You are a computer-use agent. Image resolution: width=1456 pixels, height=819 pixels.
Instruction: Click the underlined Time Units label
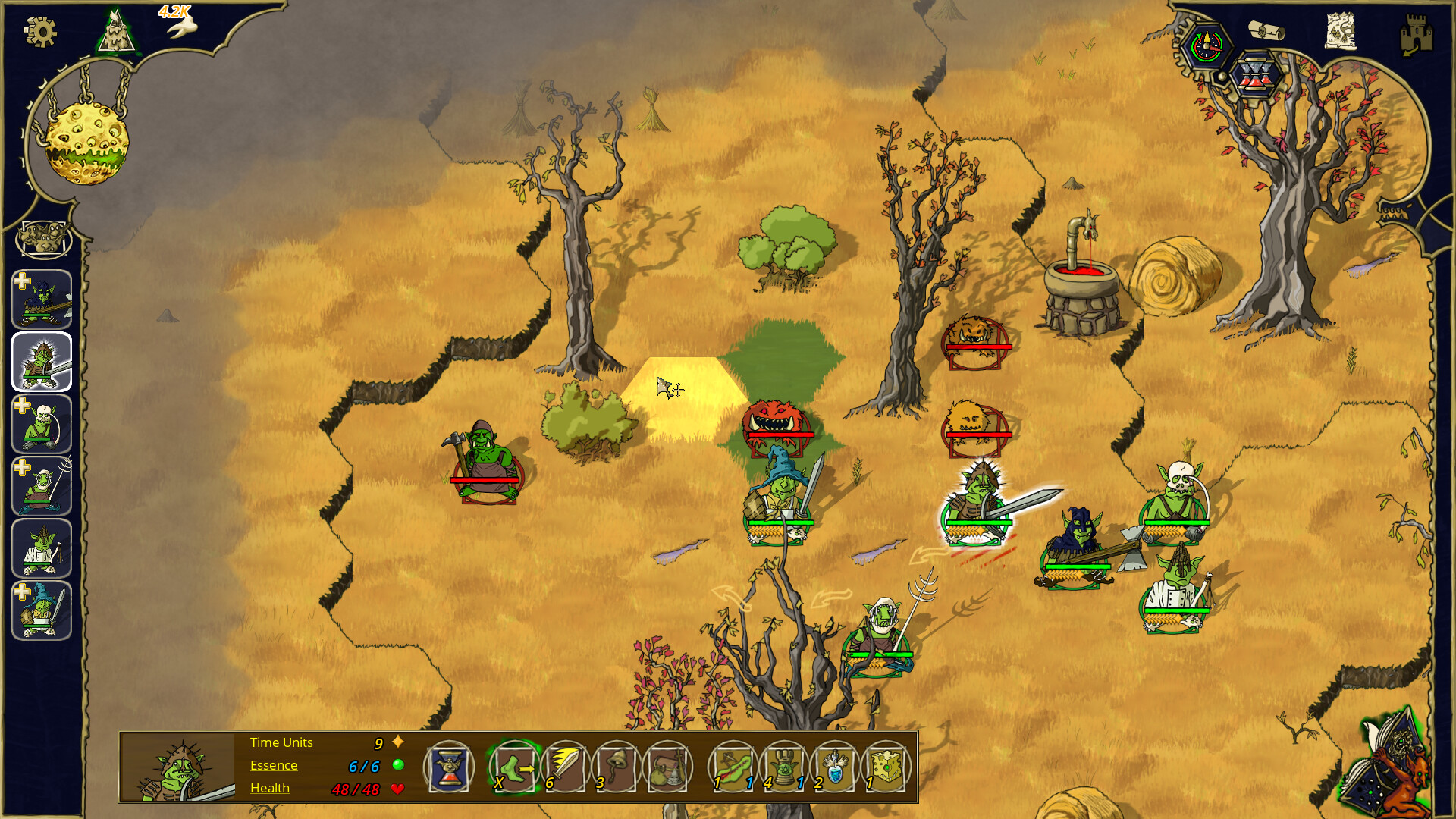tap(281, 742)
